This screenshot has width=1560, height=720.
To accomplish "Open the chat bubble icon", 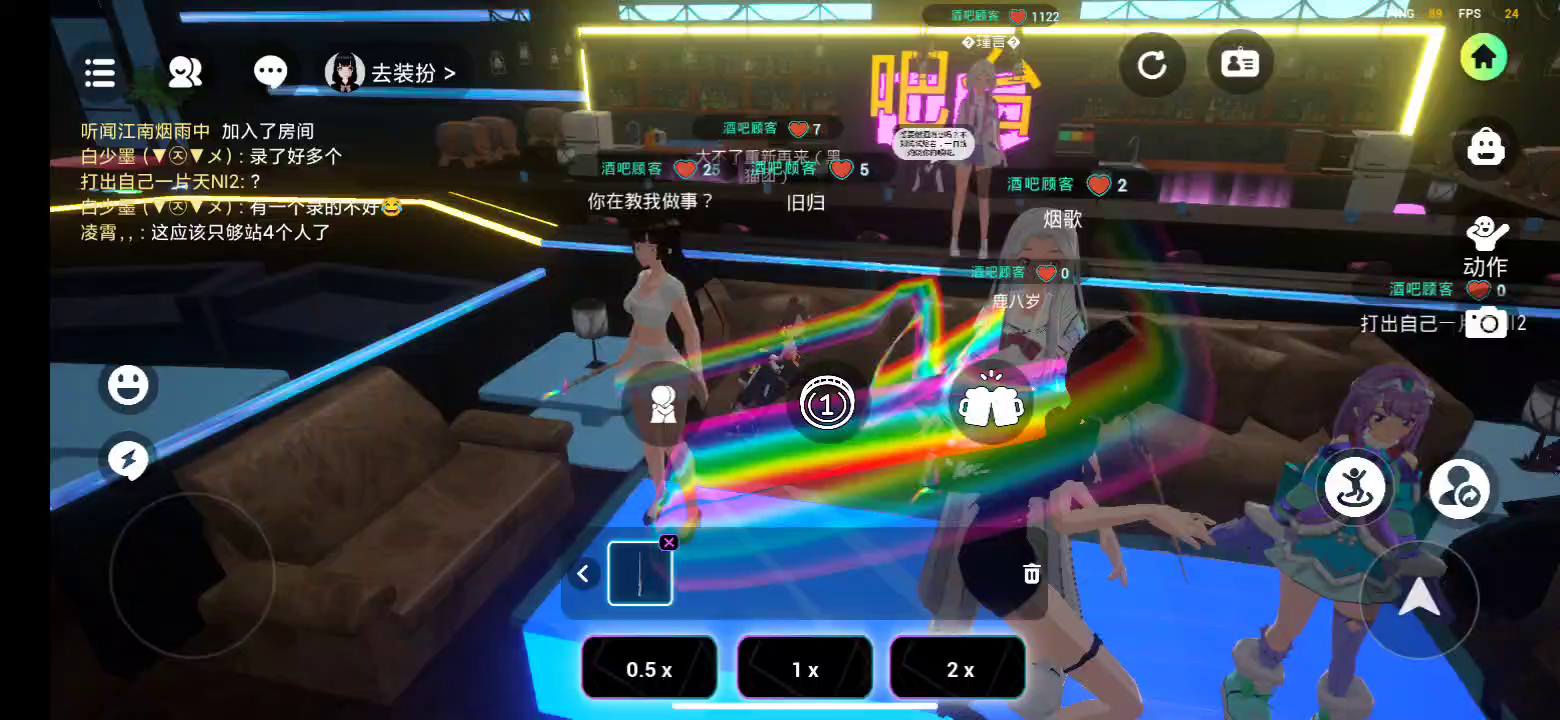I will click(x=270, y=72).
